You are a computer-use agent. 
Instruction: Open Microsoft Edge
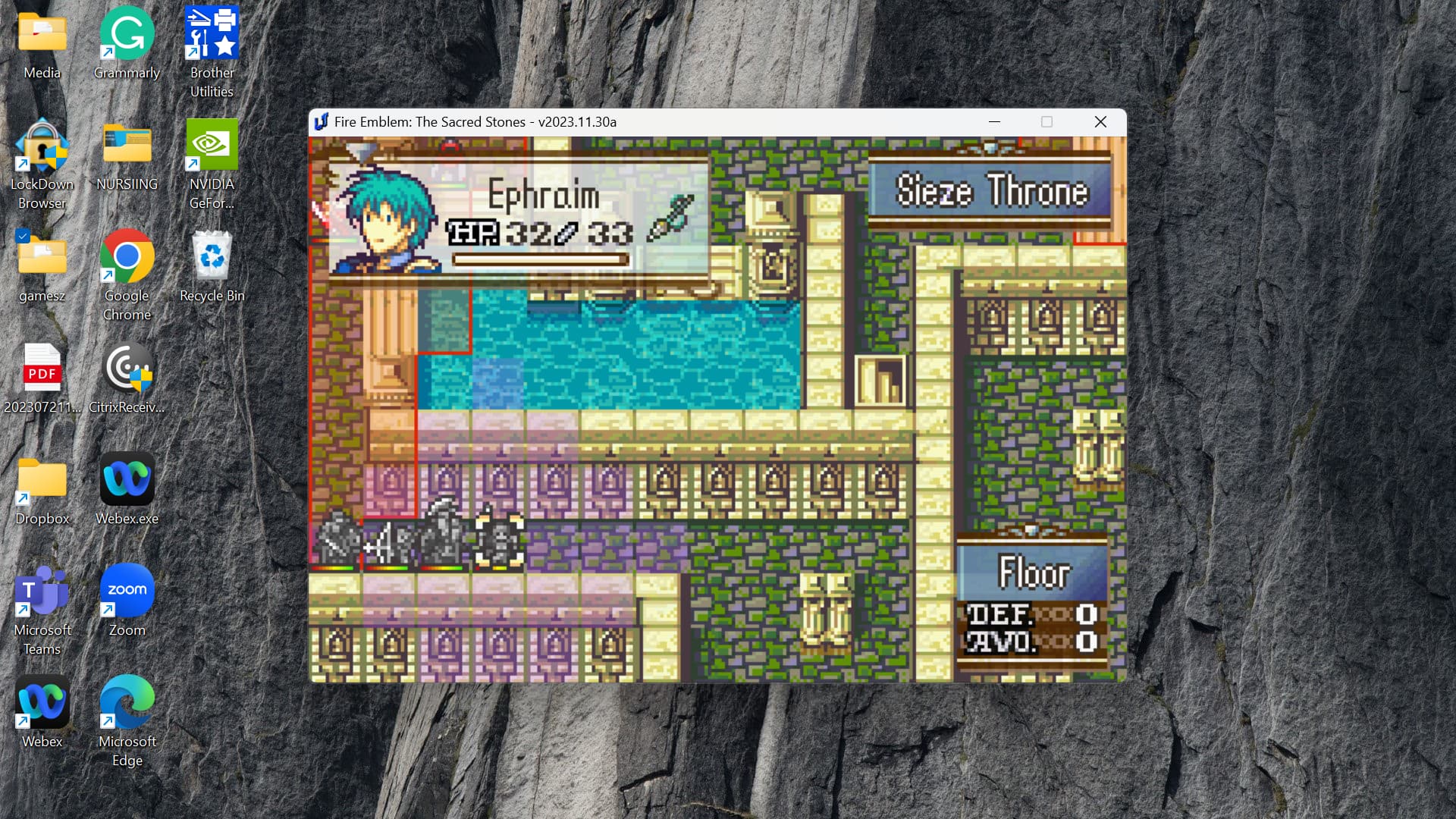pos(126,701)
